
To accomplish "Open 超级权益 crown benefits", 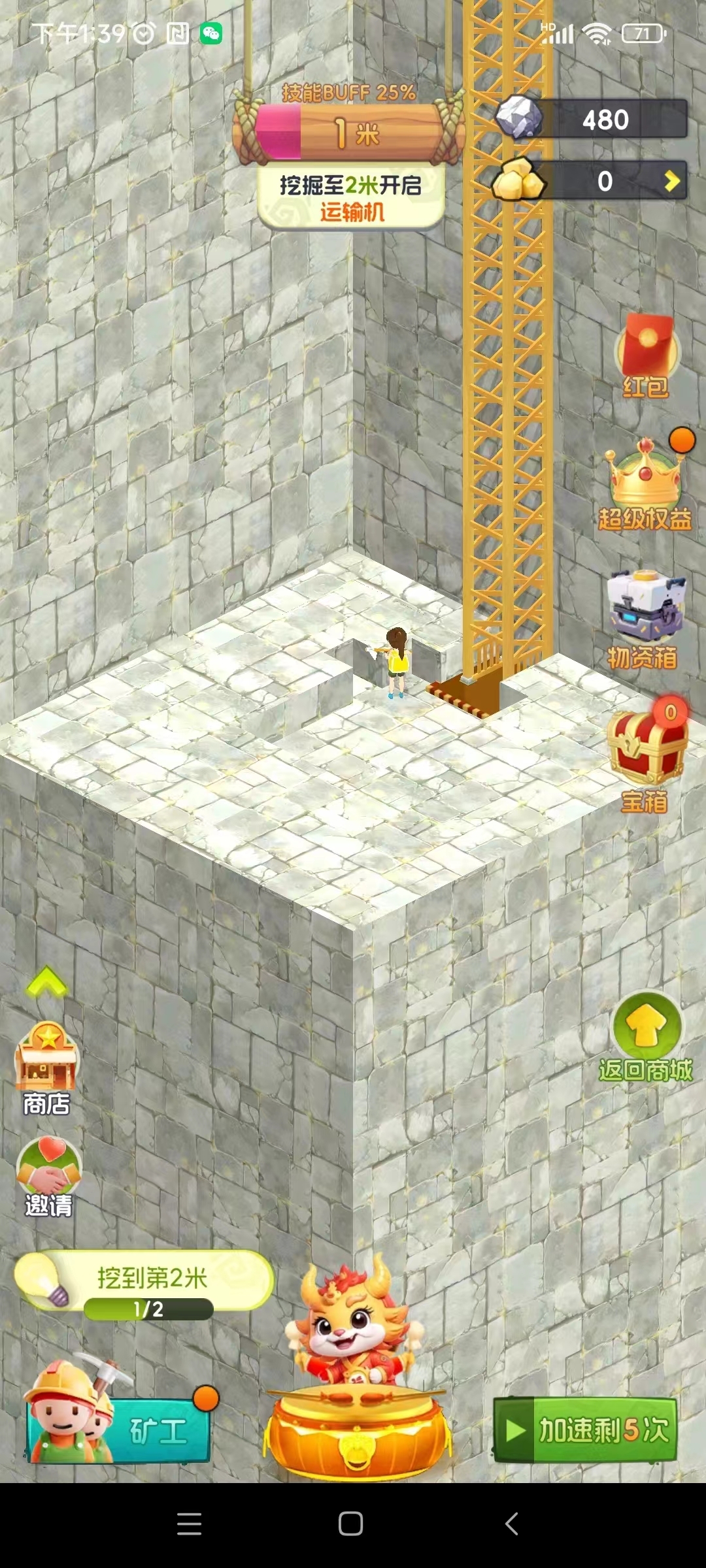I will click(x=645, y=484).
